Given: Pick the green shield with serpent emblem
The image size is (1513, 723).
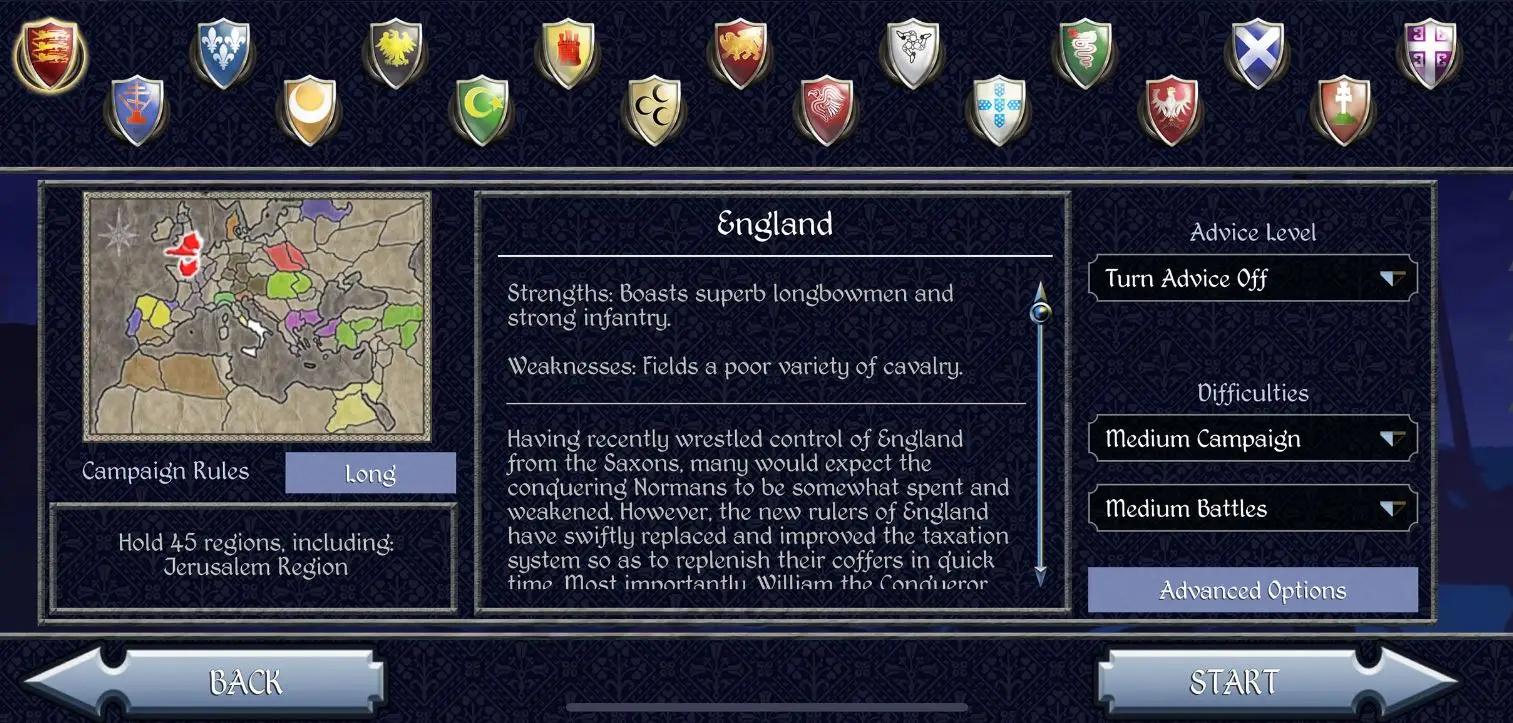Looking at the screenshot, I should 1084,52.
